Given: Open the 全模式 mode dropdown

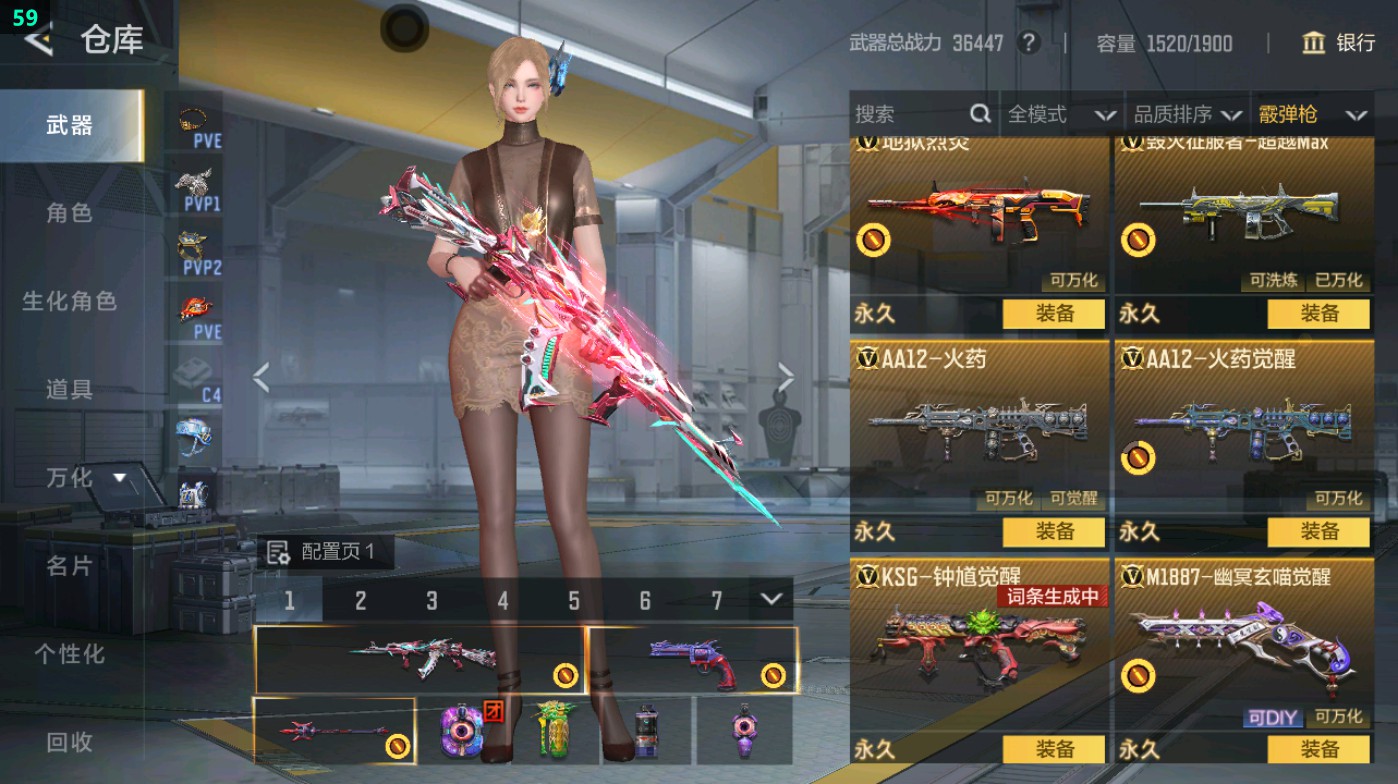Looking at the screenshot, I should point(1060,115).
